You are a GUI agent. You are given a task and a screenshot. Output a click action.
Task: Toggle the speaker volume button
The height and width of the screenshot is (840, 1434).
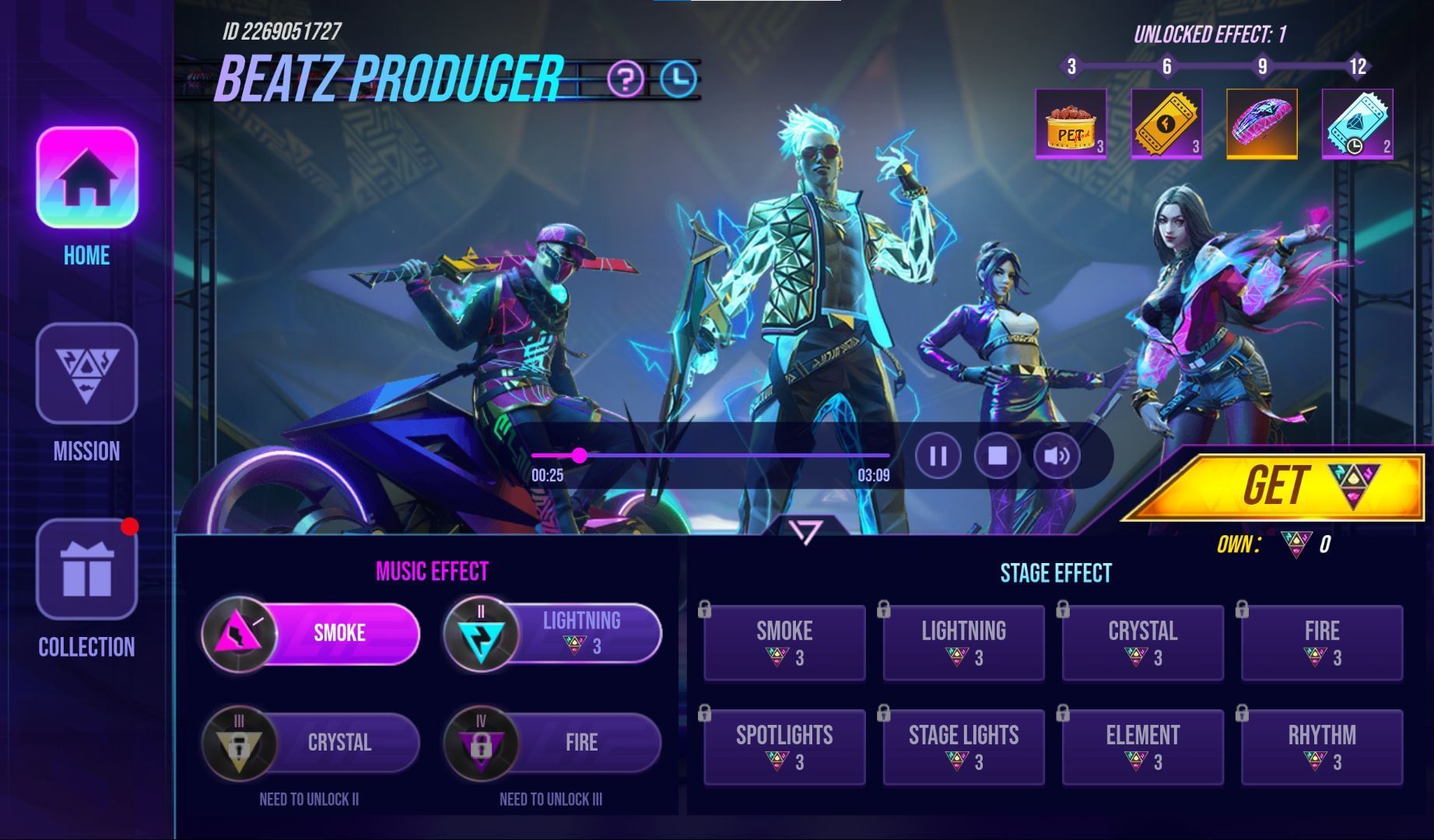tap(1057, 456)
